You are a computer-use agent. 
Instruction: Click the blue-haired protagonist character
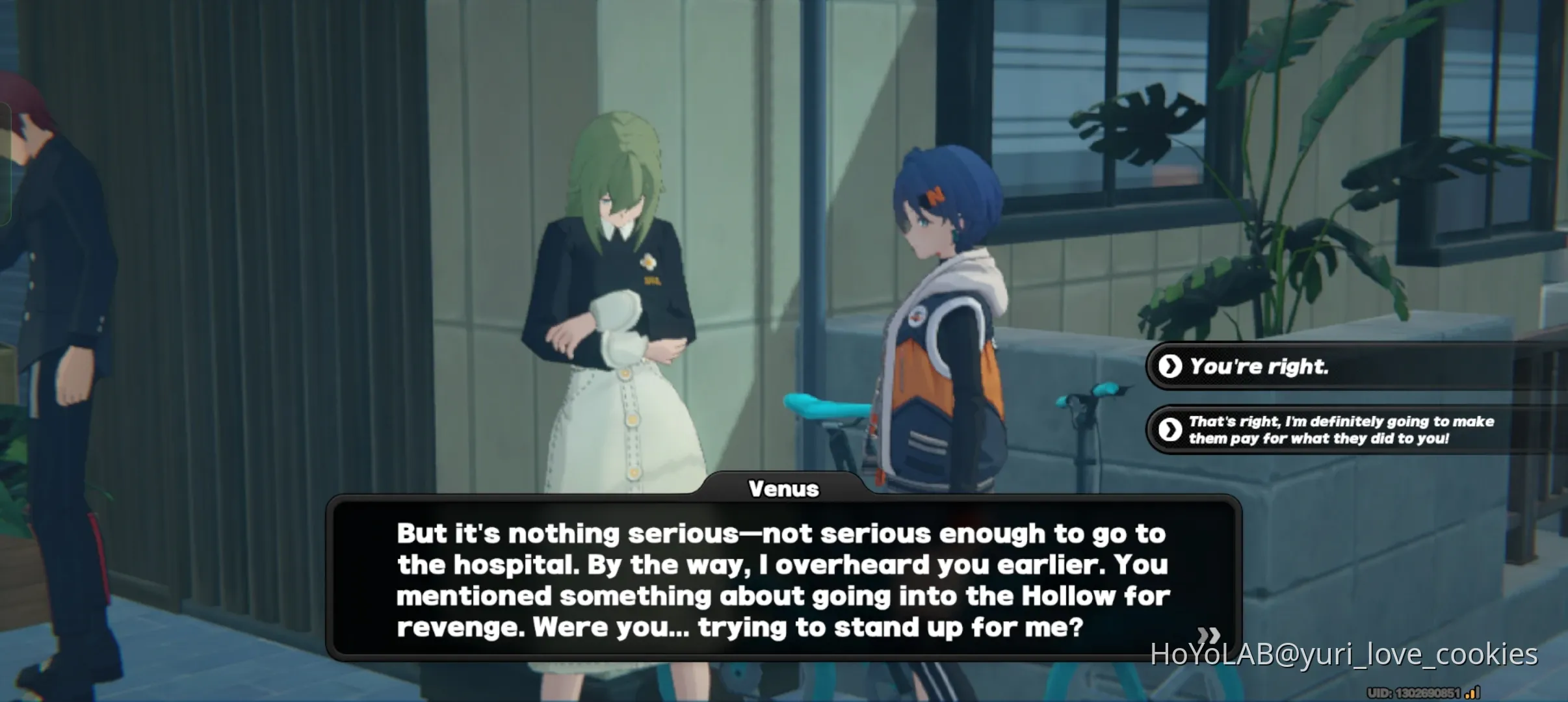(x=943, y=312)
